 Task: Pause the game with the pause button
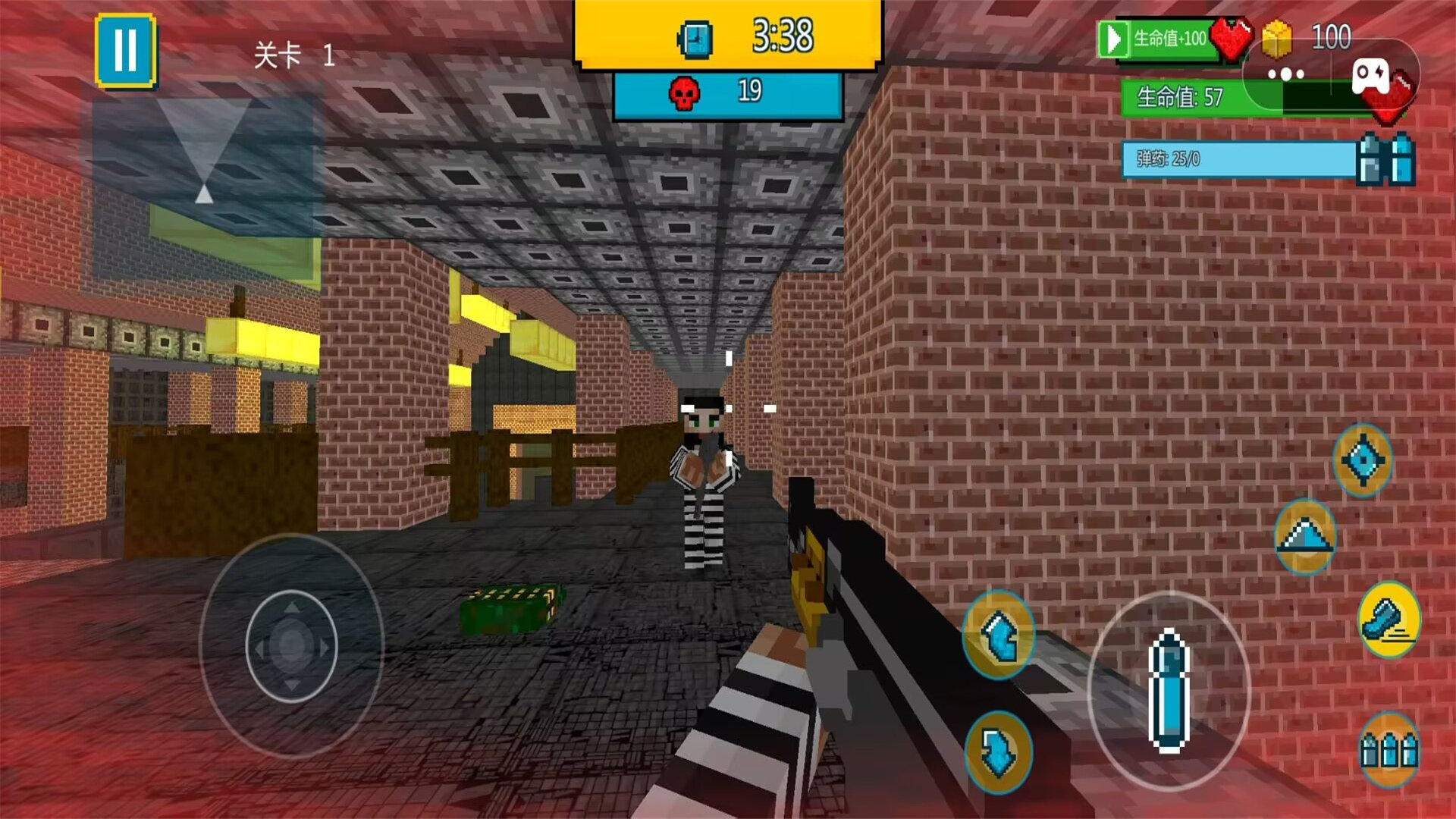click(x=126, y=50)
